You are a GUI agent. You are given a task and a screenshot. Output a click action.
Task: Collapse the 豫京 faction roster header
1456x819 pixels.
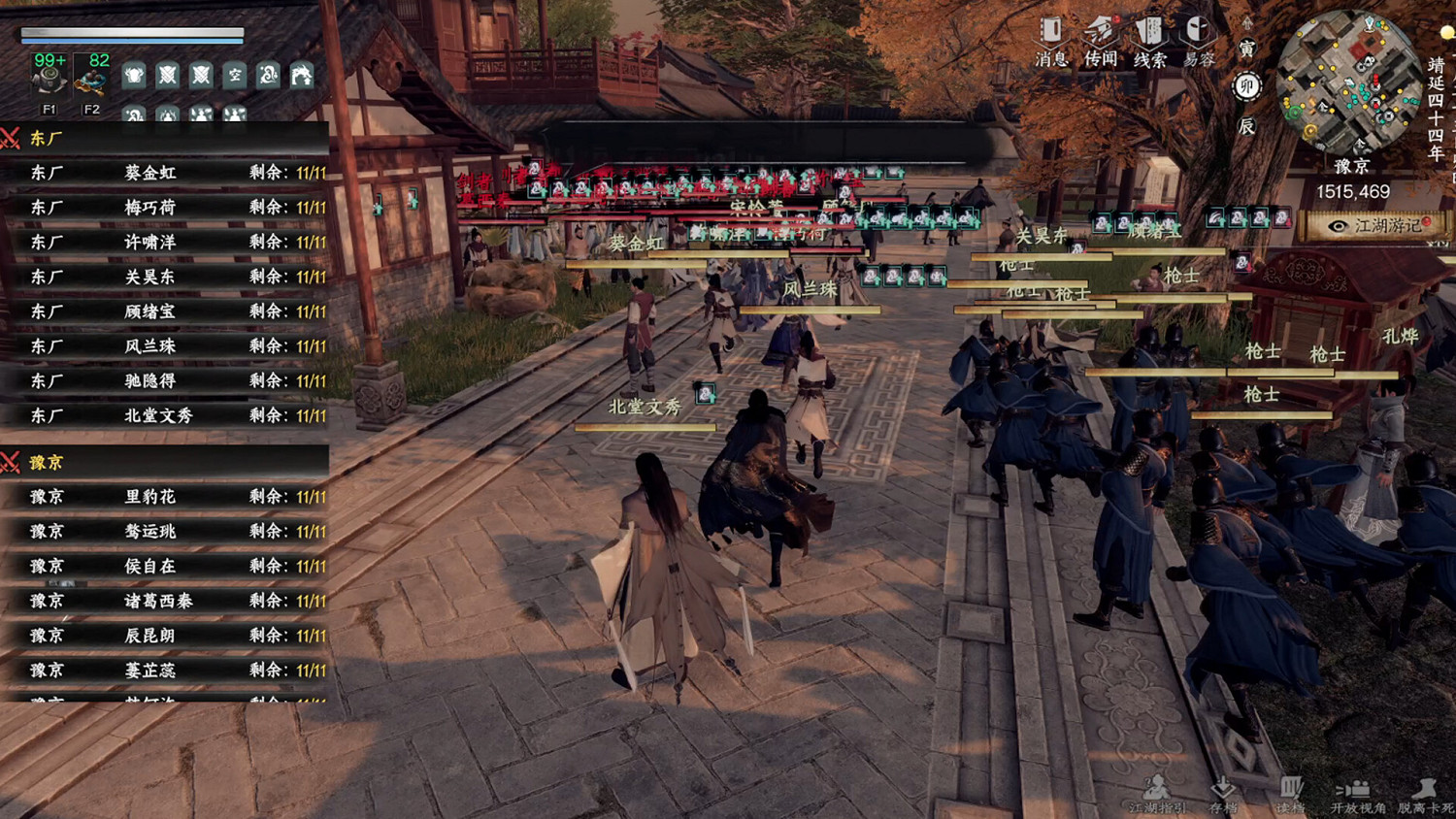(x=41, y=463)
